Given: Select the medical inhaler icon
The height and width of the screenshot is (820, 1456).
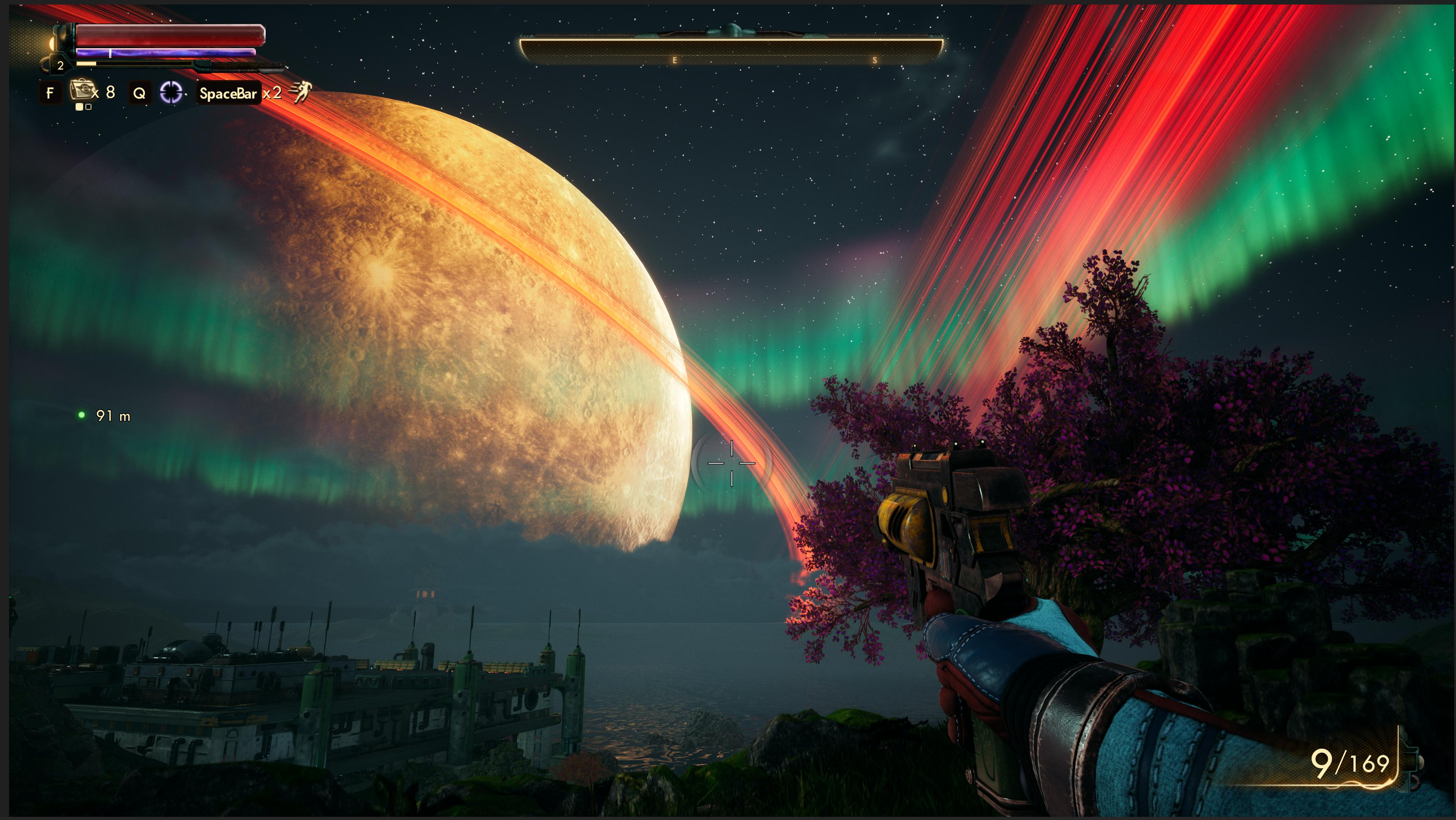Looking at the screenshot, I should 81,90.
